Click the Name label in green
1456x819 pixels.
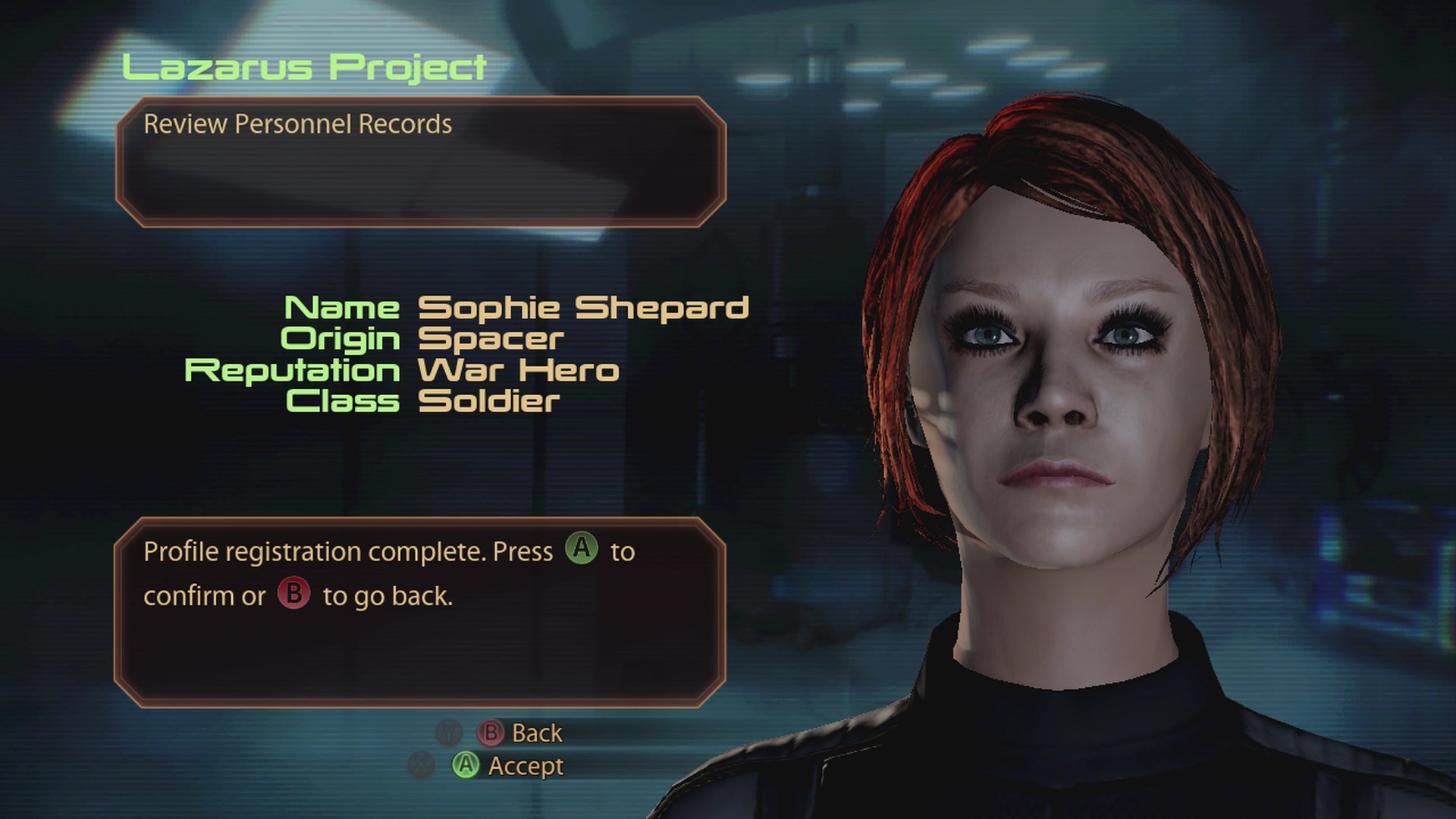[x=343, y=308]
